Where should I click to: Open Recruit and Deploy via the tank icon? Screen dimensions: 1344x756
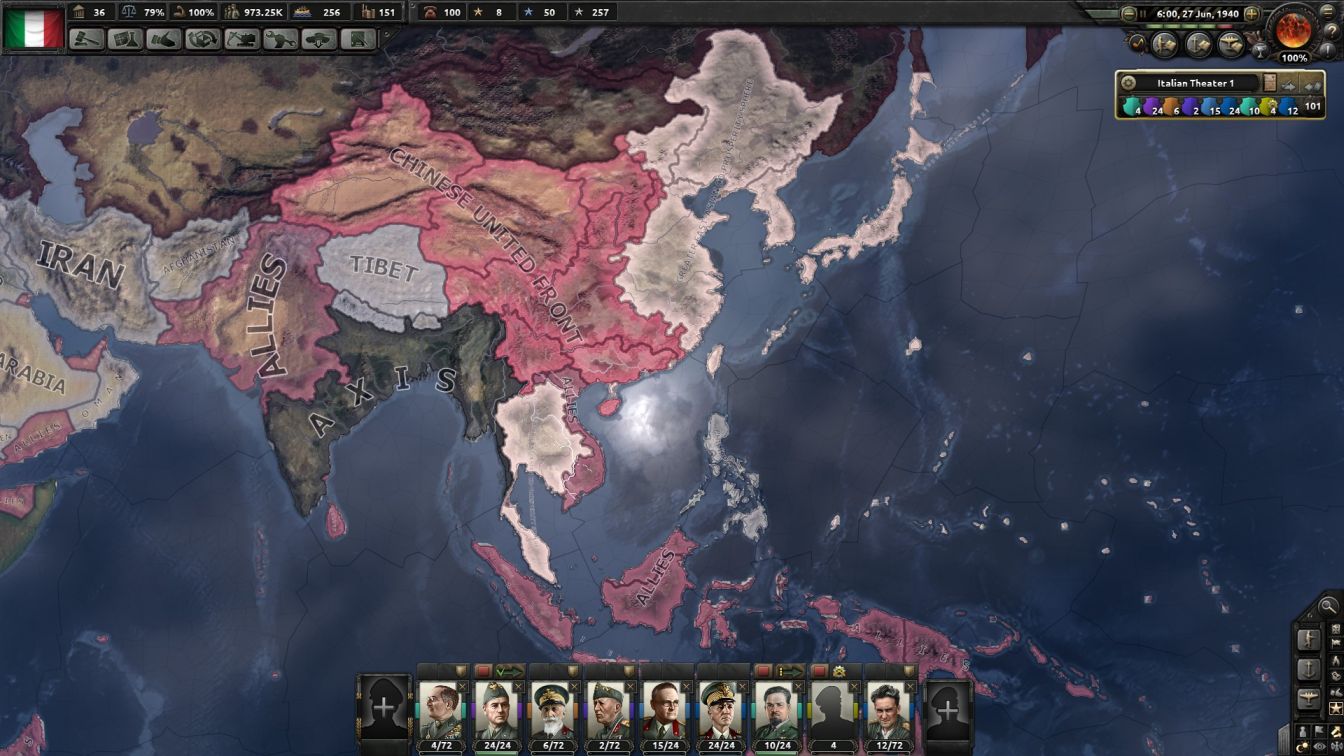coord(318,41)
